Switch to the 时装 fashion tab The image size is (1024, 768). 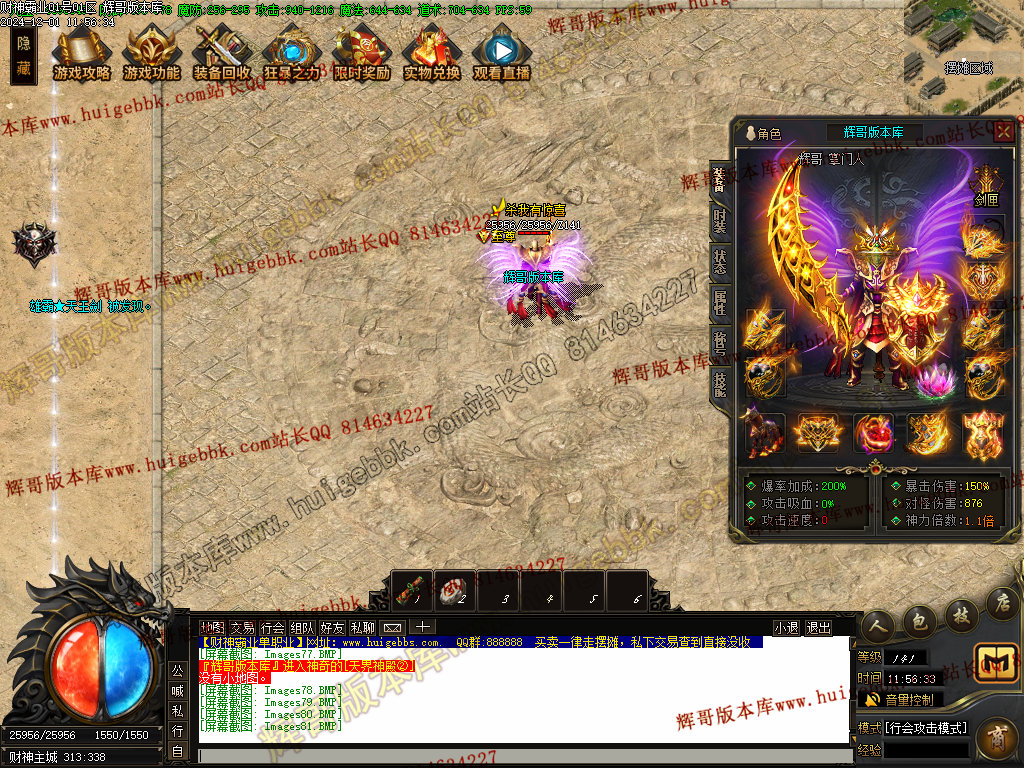(720, 221)
